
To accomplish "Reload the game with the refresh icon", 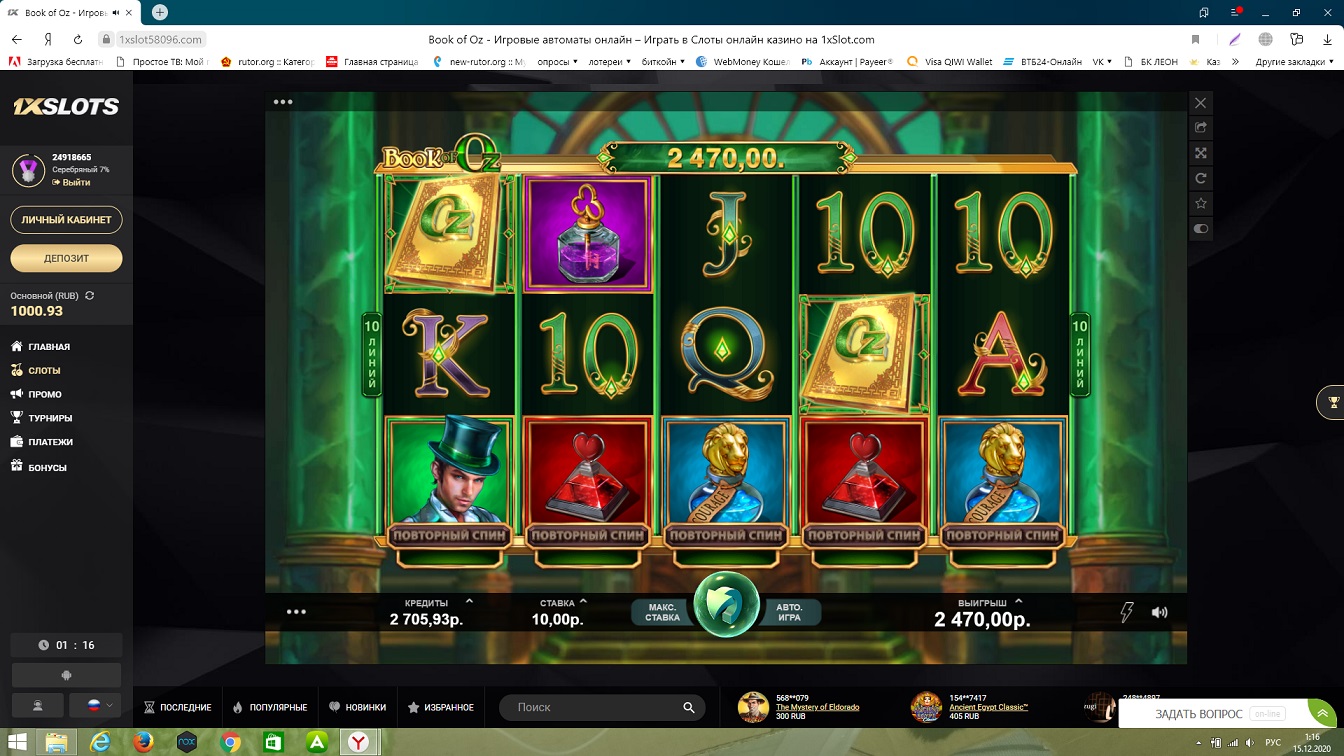I will click(x=1201, y=178).
